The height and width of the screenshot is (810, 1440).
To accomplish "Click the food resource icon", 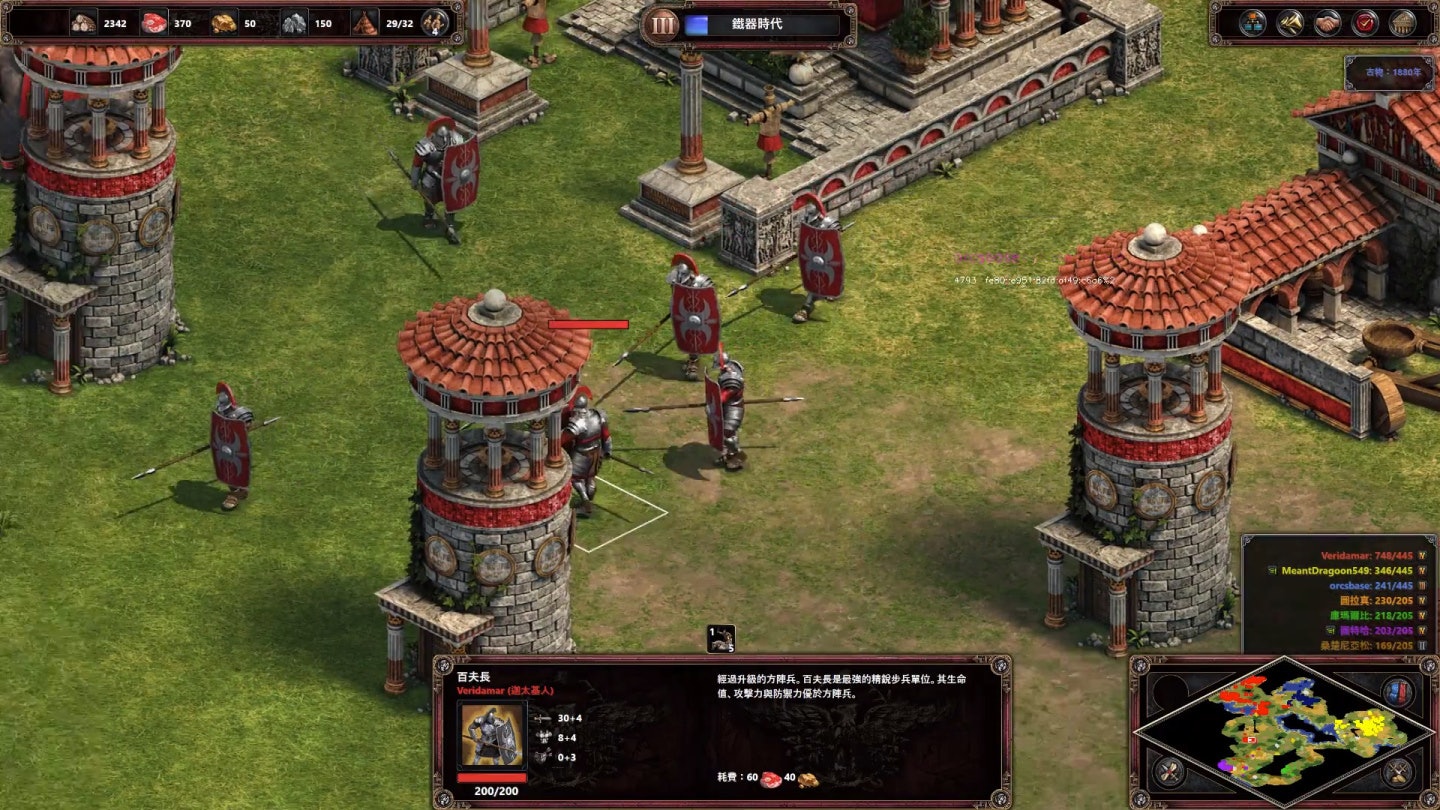I will tap(154, 22).
